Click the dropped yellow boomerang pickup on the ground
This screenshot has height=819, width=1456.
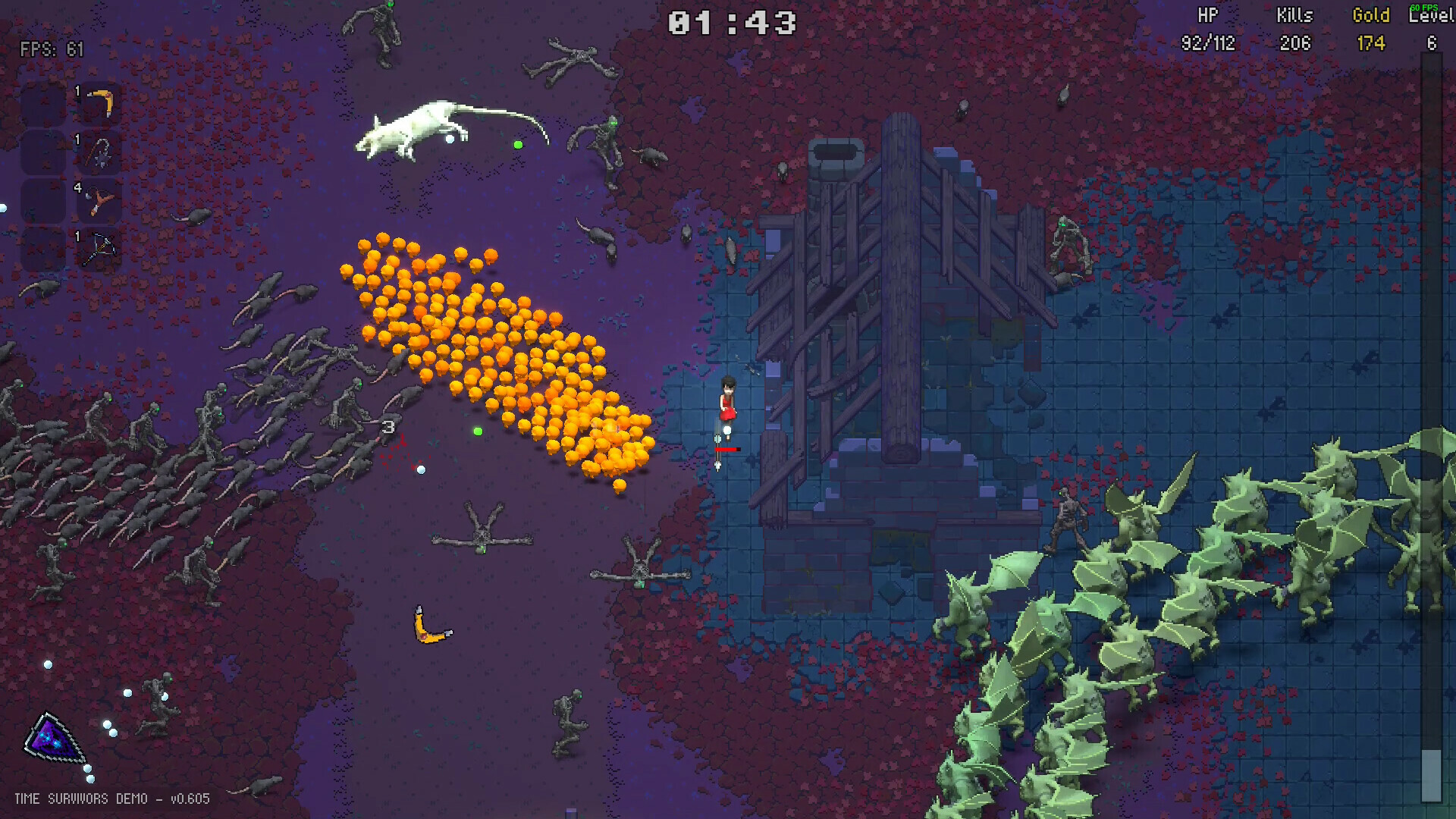(x=428, y=623)
